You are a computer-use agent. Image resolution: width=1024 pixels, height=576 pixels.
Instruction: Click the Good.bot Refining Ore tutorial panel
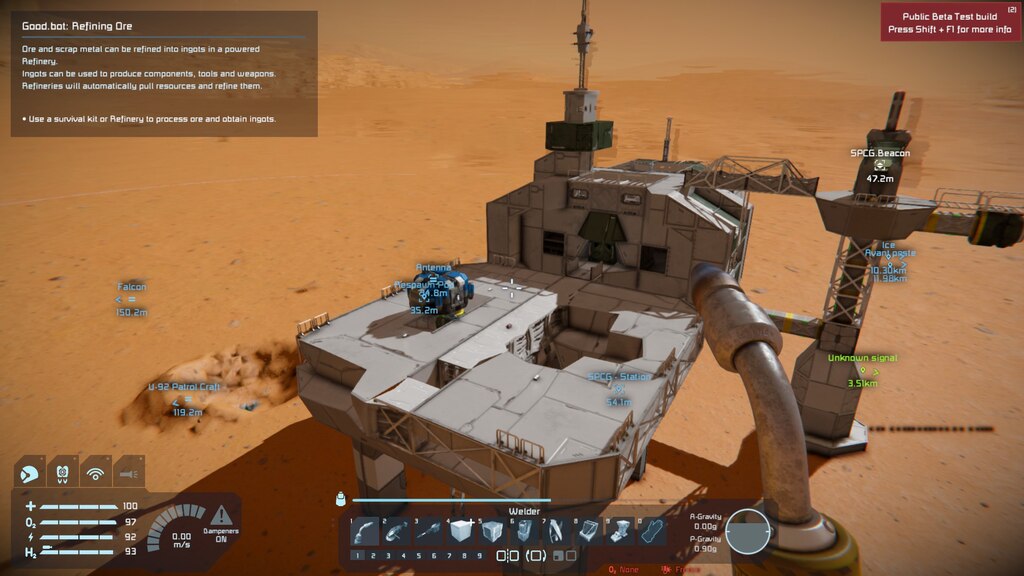(x=164, y=74)
